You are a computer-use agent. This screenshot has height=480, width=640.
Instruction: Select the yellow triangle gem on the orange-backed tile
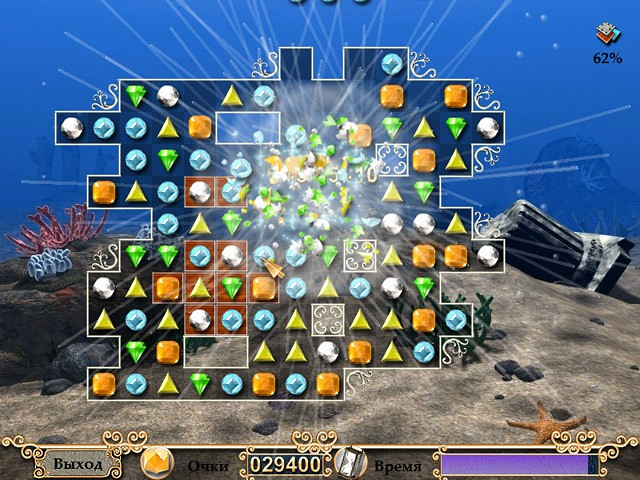click(200, 288)
